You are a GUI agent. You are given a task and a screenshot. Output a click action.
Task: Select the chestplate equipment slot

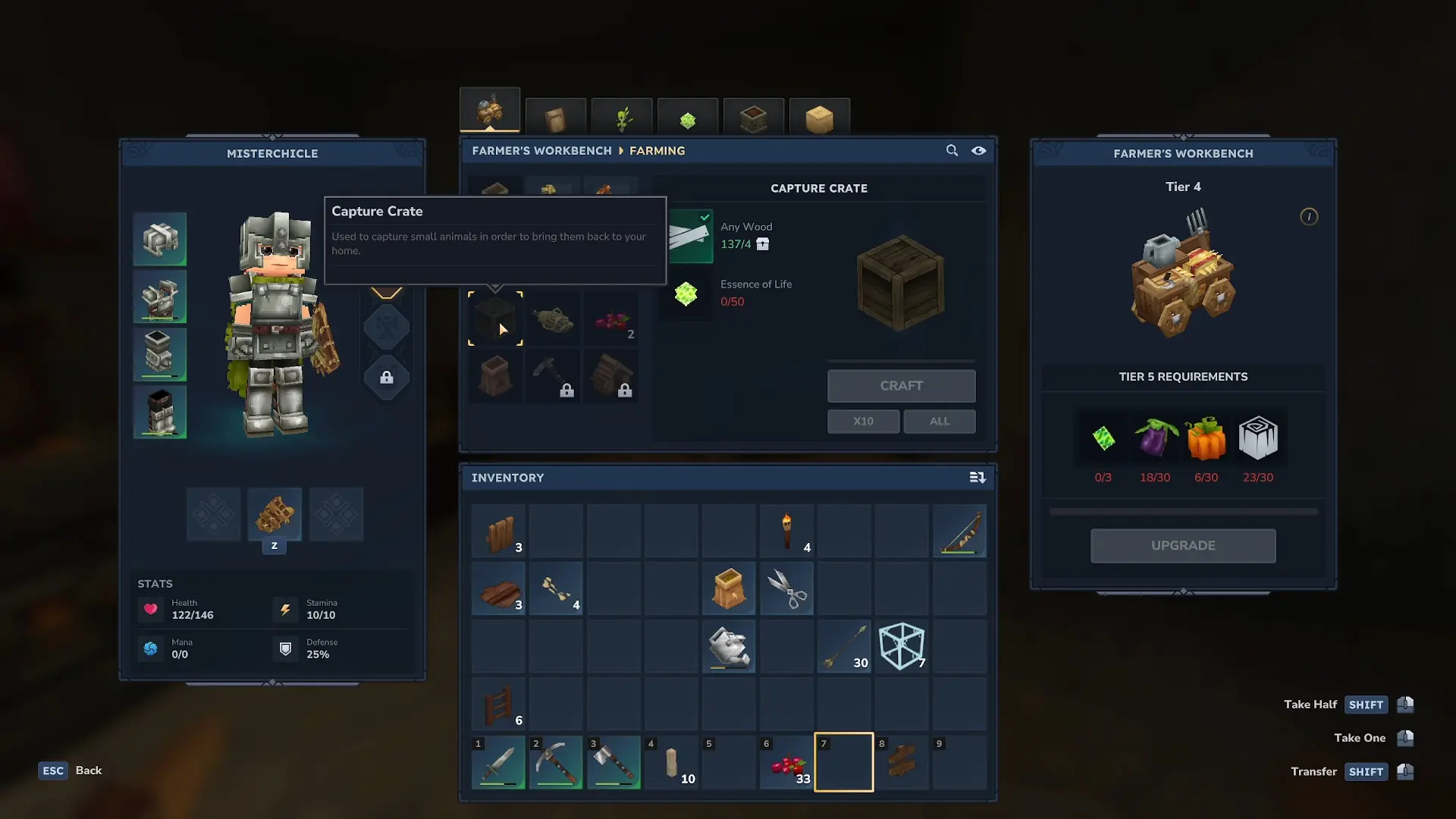[x=160, y=297]
